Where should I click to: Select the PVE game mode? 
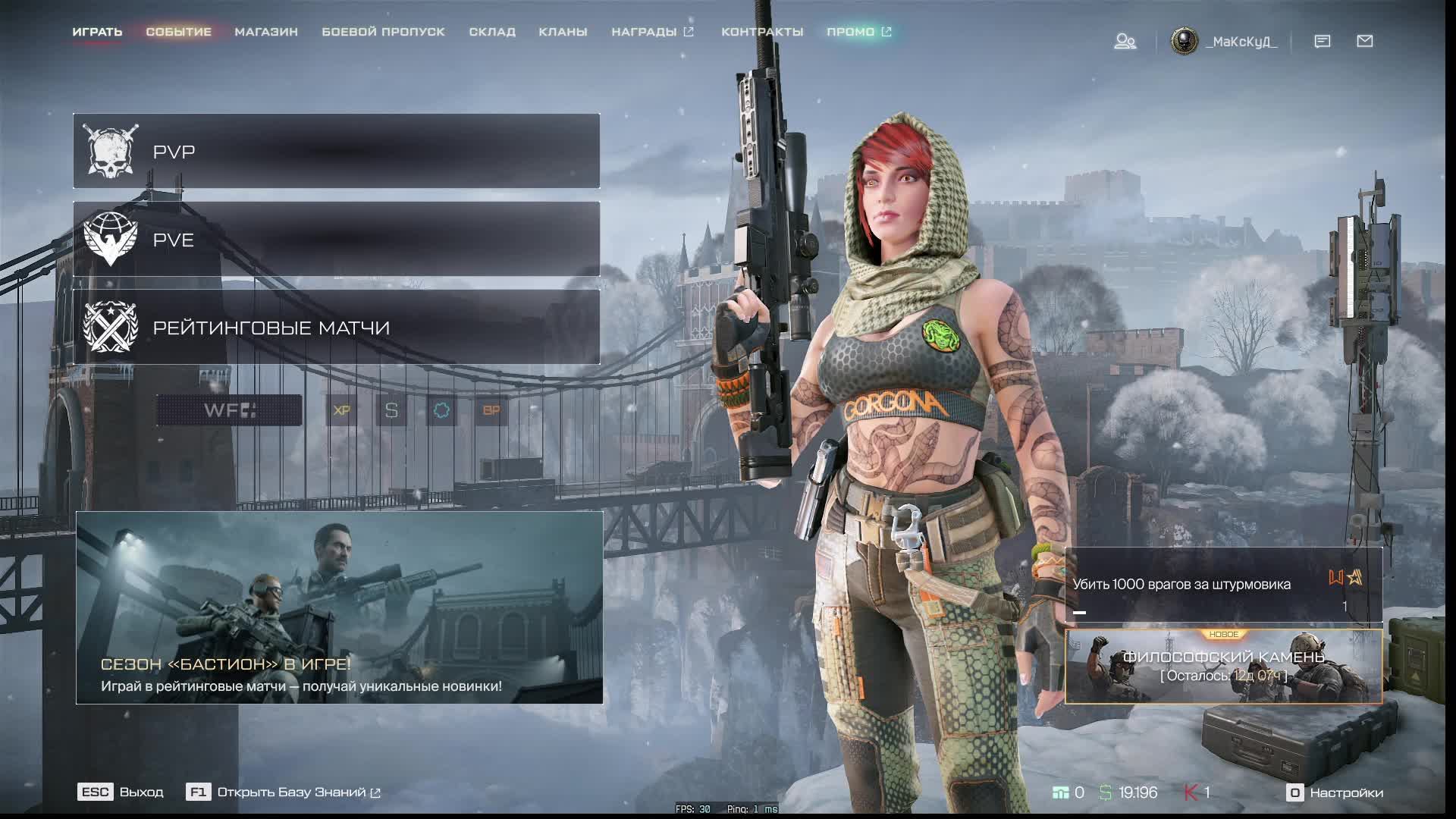336,239
